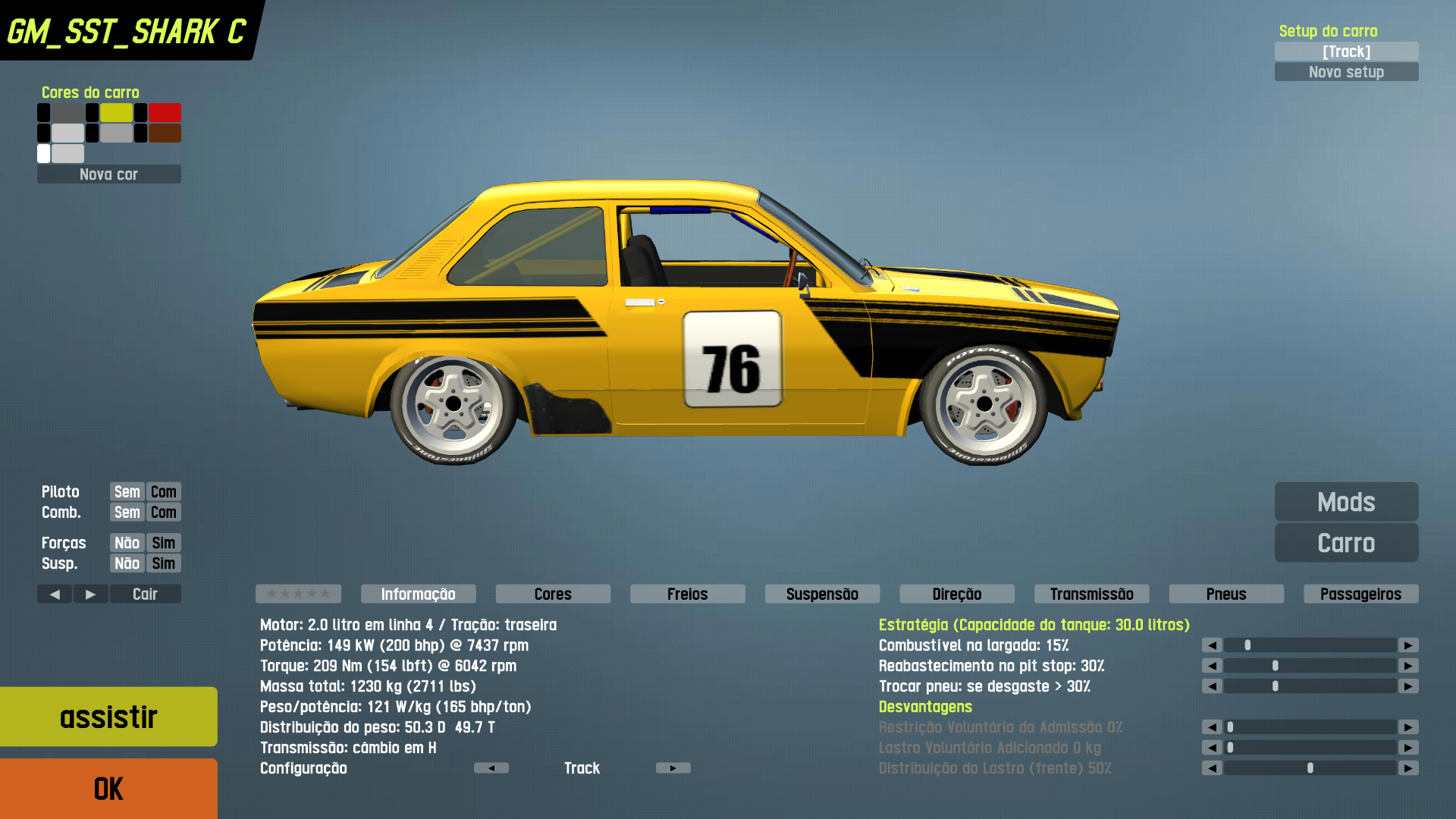Create a Novo setup
Screen dimensions: 1456x819
click(1346, 72)
